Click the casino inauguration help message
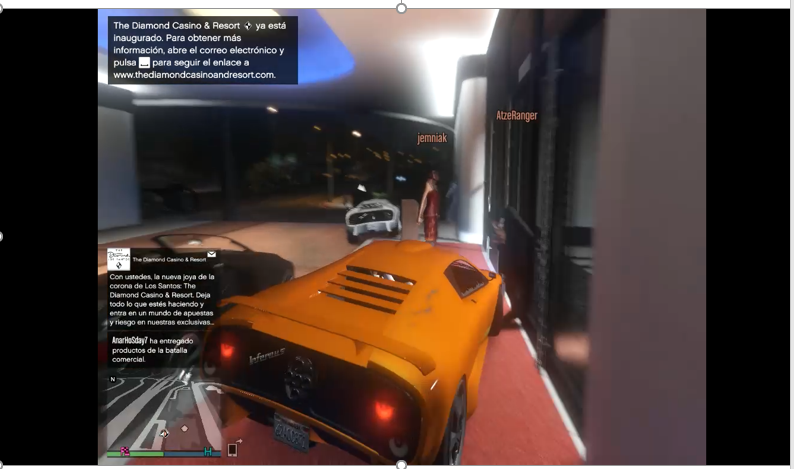The height and width of the screenshot is (469, 794). coord(202,49)
